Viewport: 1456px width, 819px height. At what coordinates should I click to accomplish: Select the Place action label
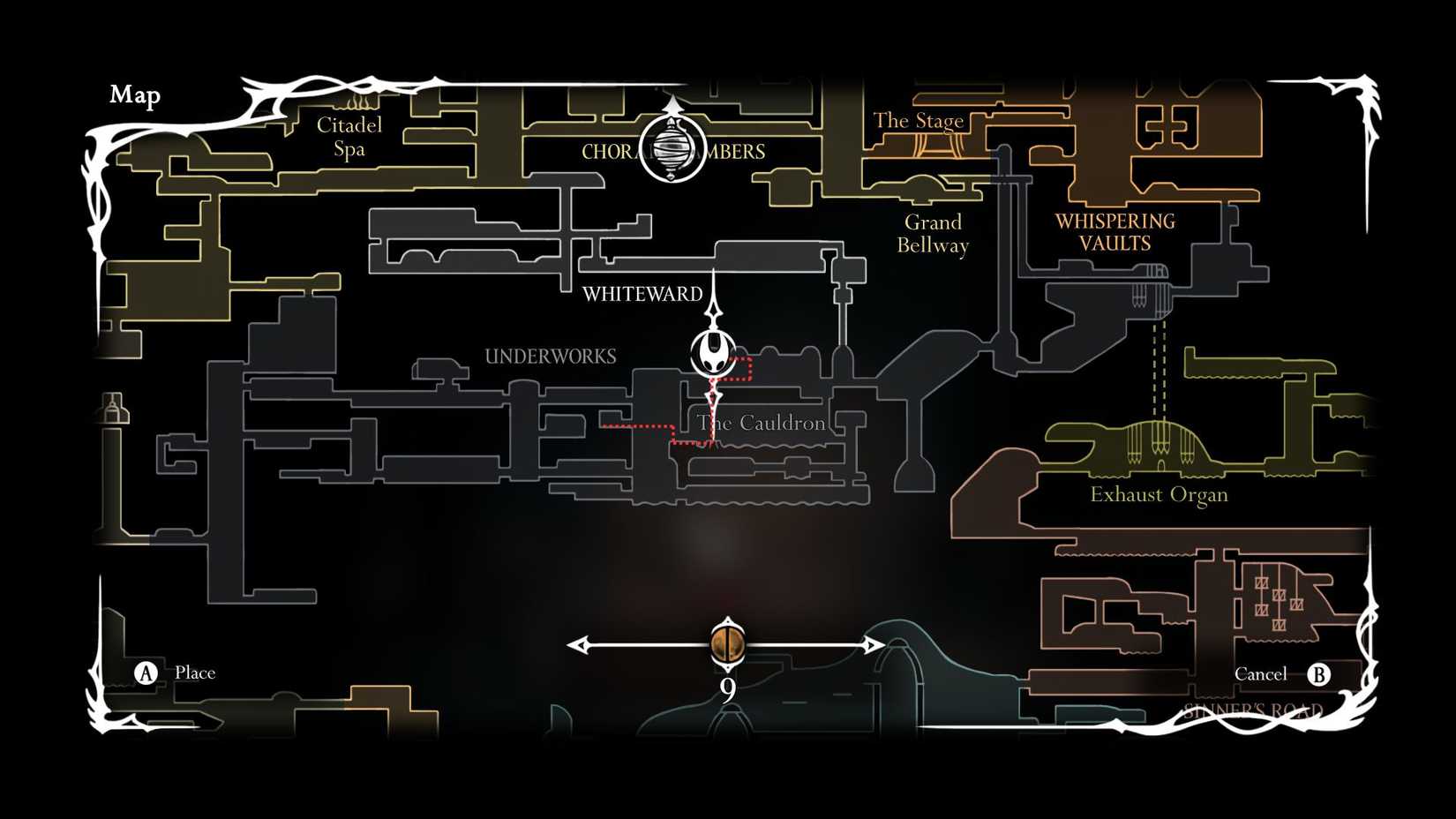click(x=195, y=672)
